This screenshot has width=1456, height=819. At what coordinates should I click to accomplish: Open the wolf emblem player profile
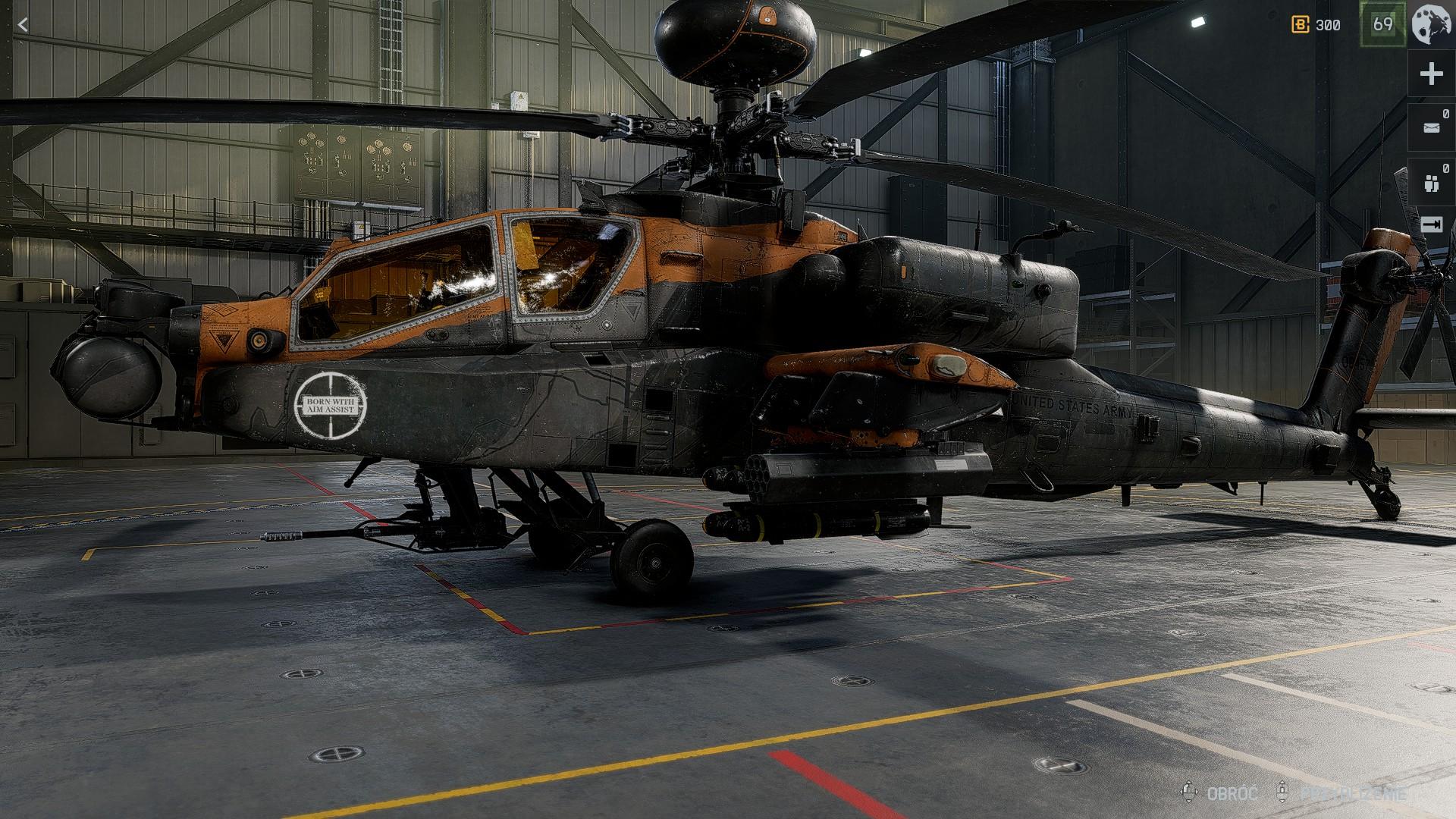pyautogui.click(x=1432, y=24)
